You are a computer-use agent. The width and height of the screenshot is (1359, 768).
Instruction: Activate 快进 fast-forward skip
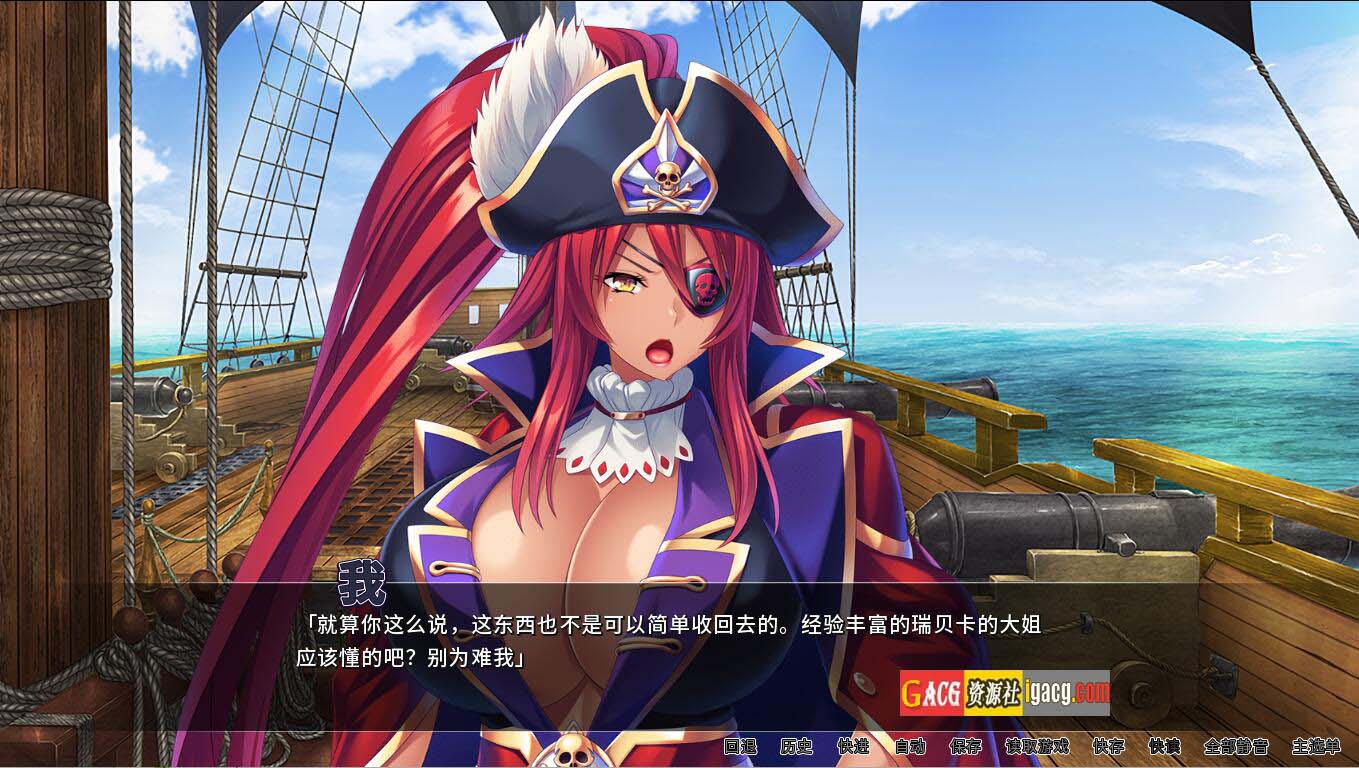853,746
